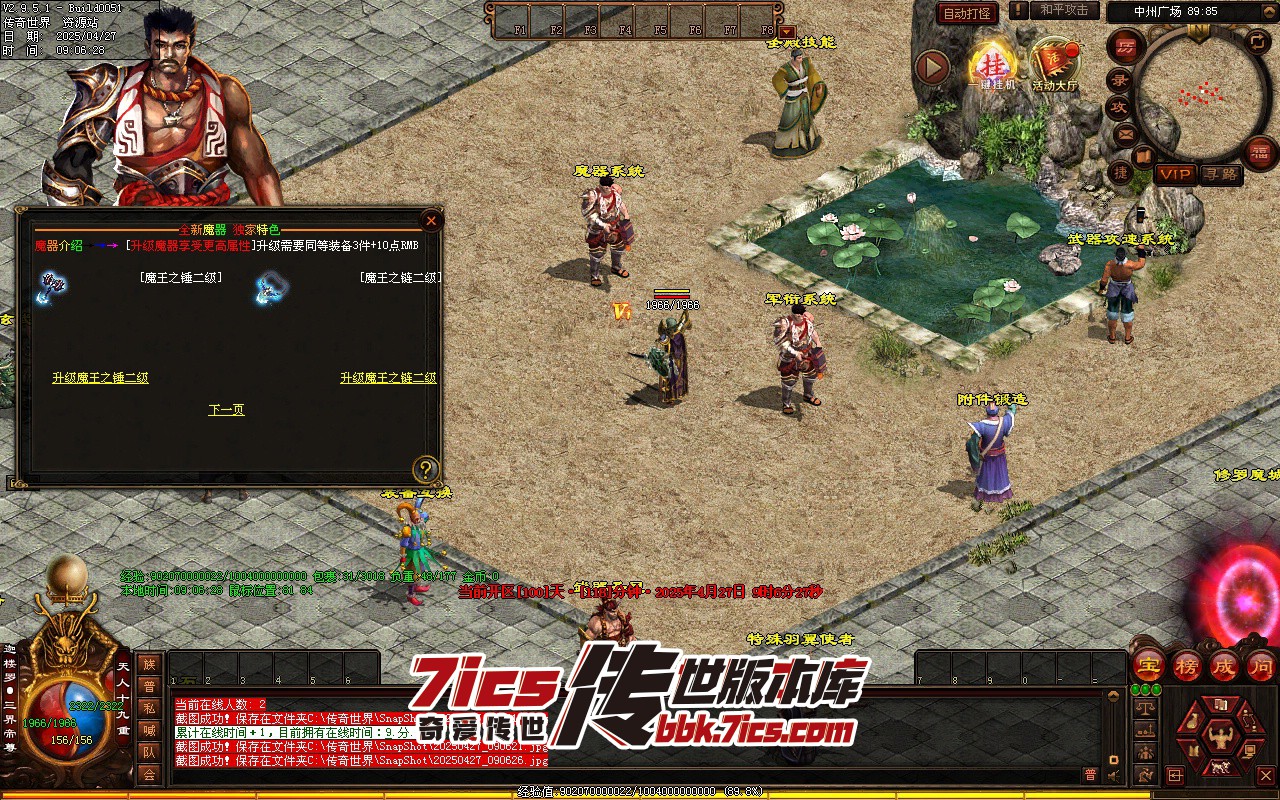The image size is (1280, 800).
Task: Click the round play arrow button
Action: (932, 67)
